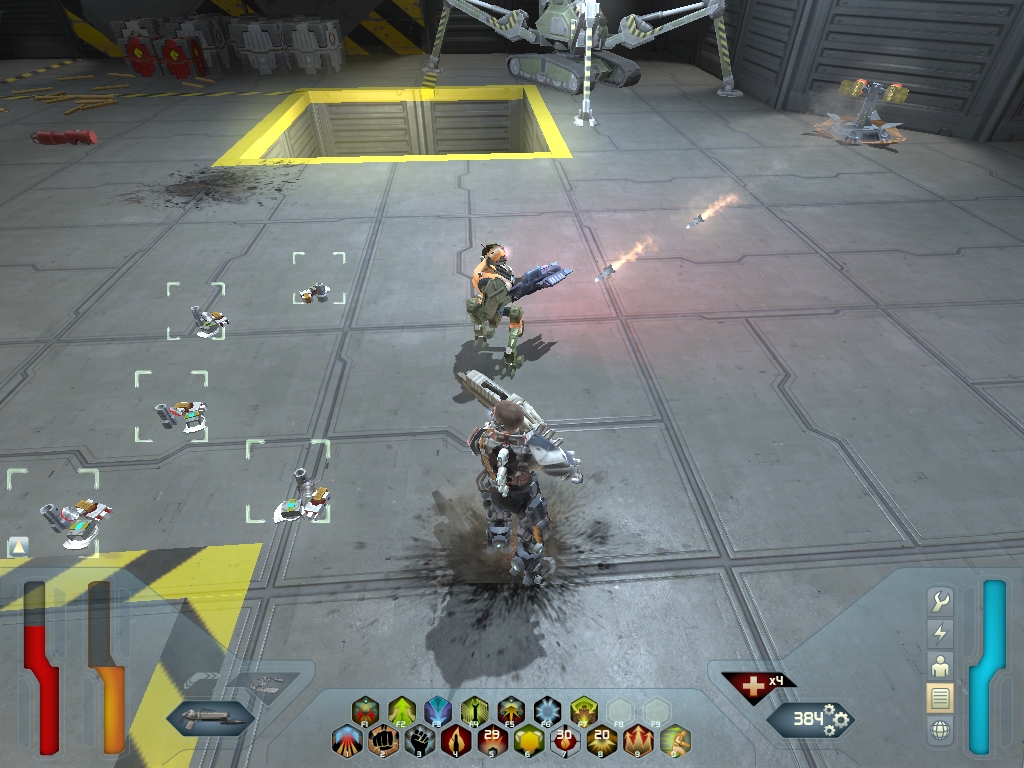Screen dimensions: 1024x768
Task: Activate the triple arrows ability in slot 9
Action: point(638,741)
